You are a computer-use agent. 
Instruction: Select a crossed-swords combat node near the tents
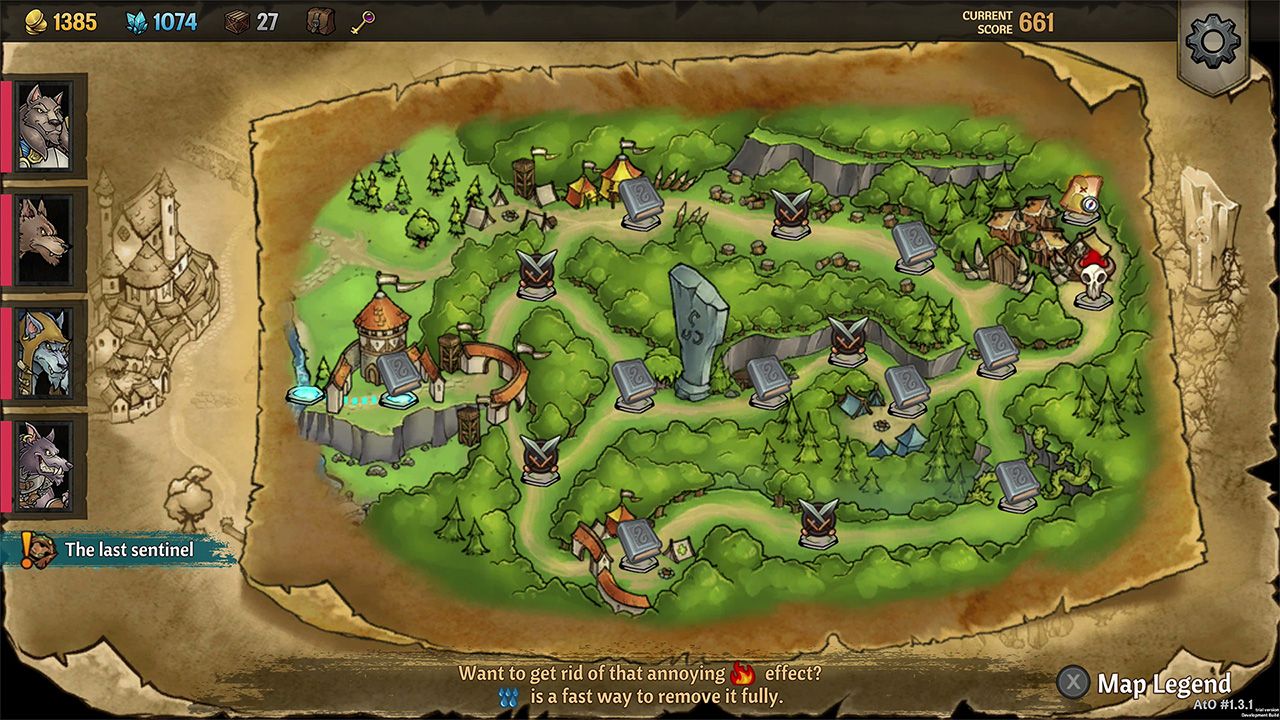535,270
